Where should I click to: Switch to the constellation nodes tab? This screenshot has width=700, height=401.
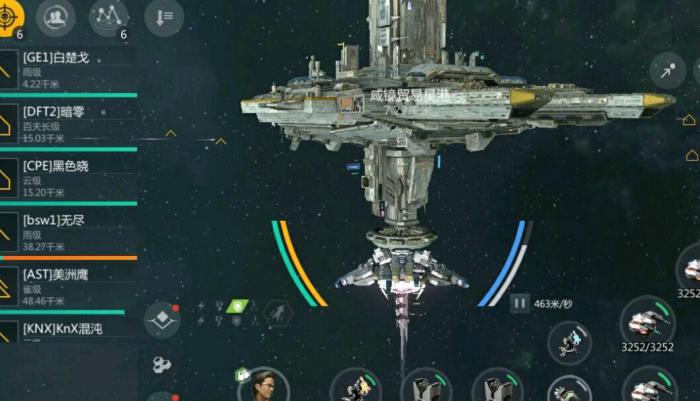click(x=108, y=17)
